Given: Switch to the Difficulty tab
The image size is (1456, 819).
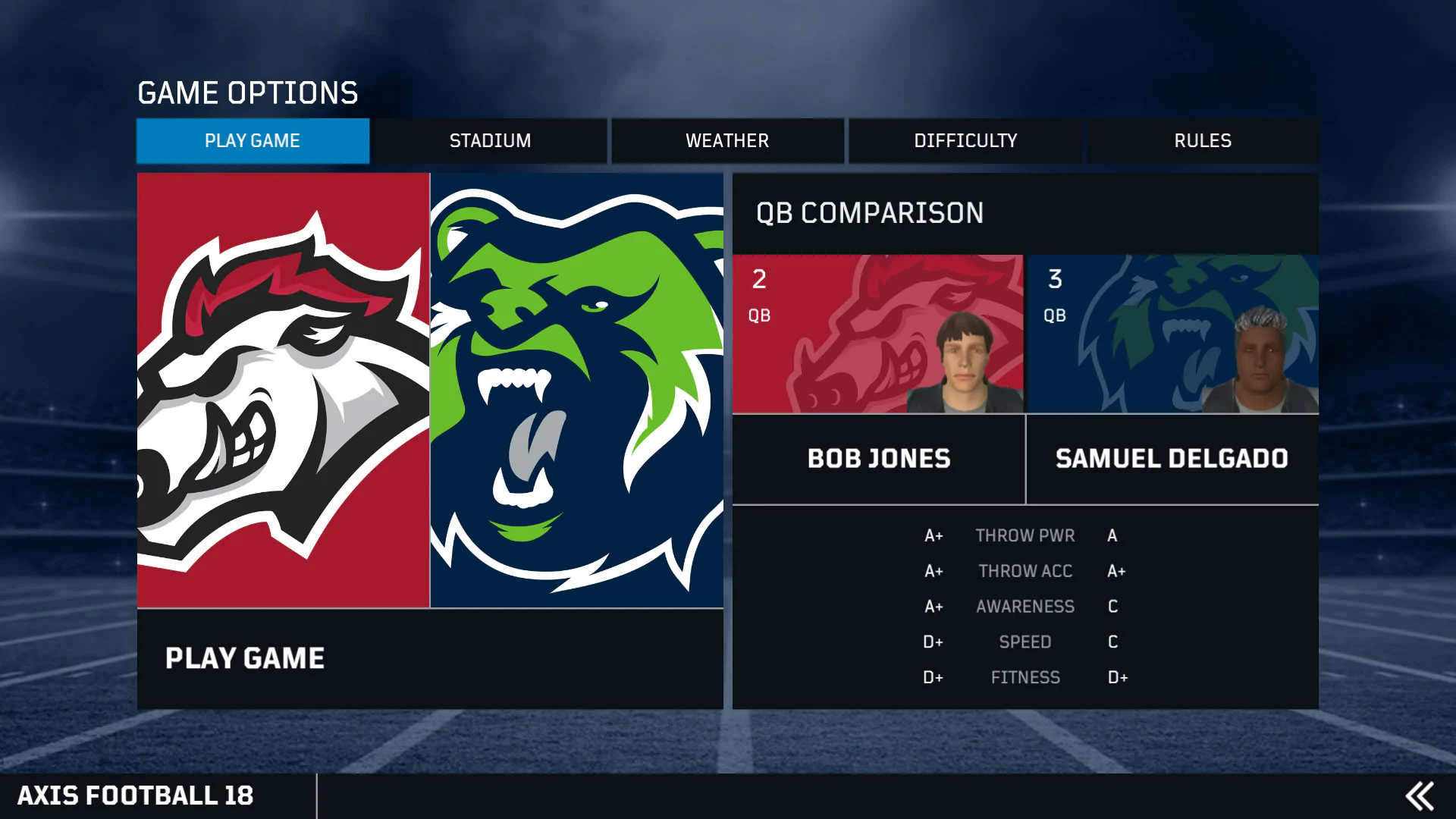Looking at the screenshot, I should click(965, 140).
